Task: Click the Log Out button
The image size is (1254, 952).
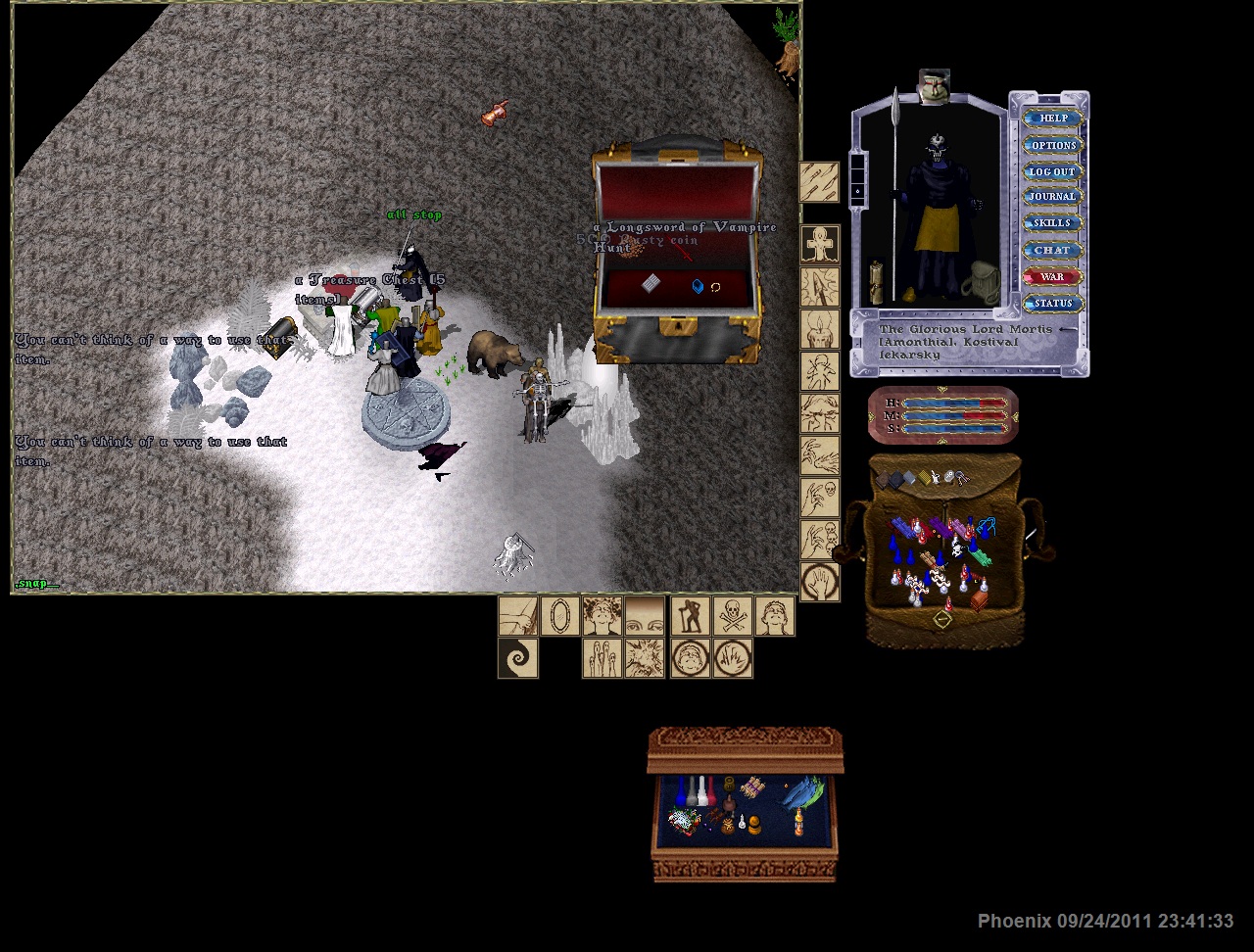Action: click(x=1053, y=171)
